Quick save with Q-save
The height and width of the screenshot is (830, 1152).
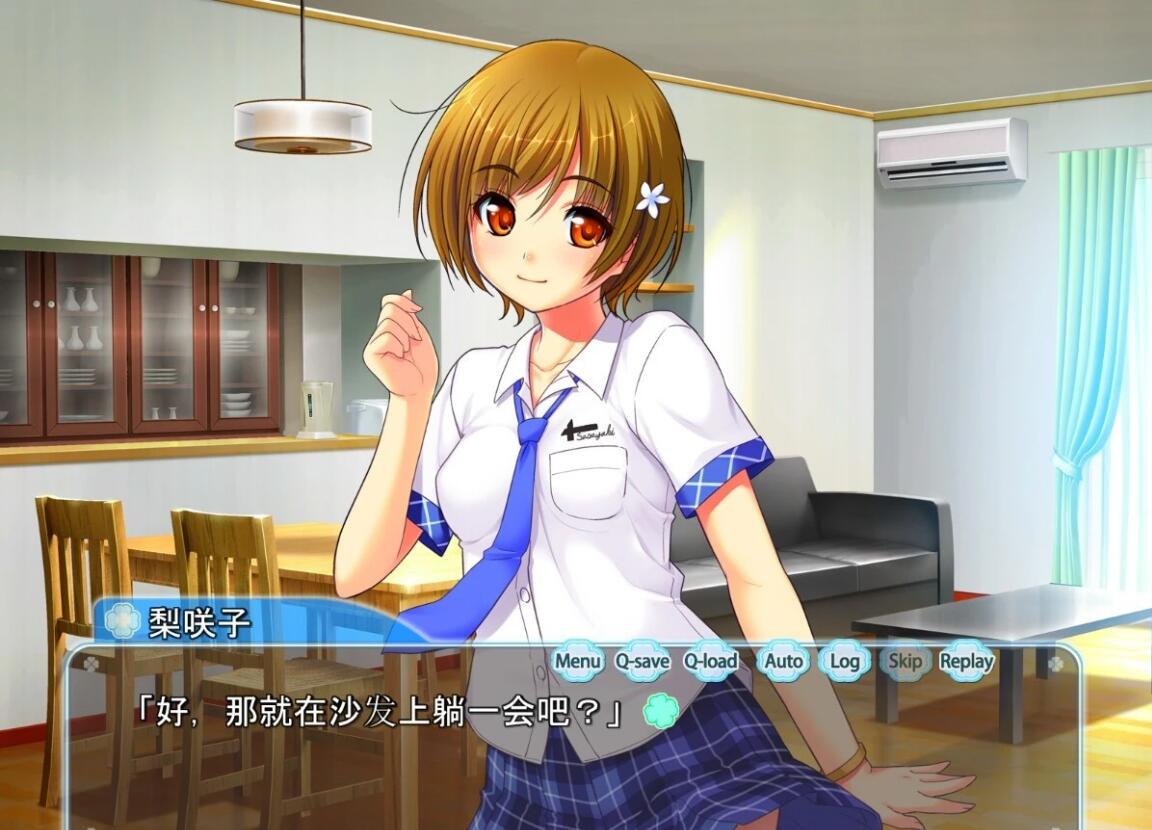click(642, 661)
